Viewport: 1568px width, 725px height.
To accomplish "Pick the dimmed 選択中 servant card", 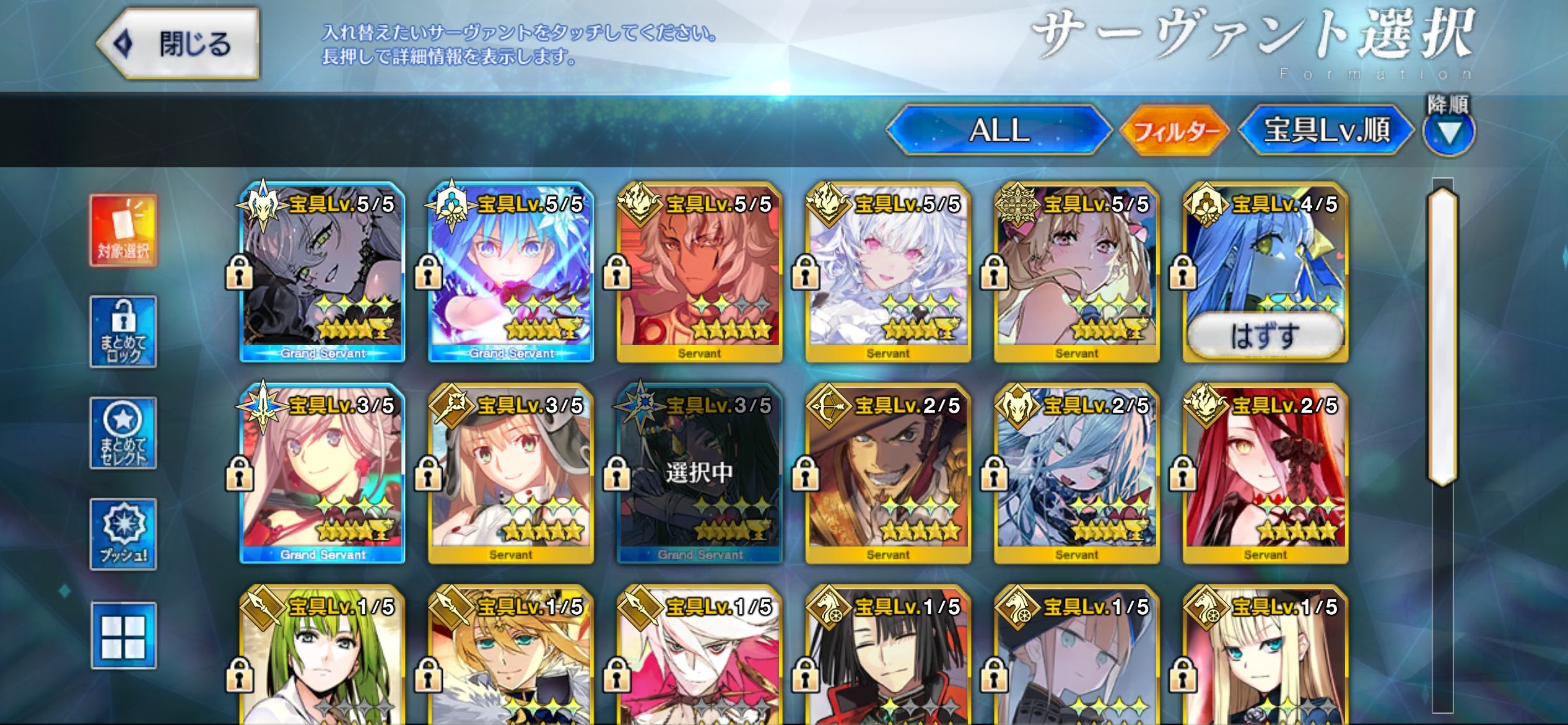I will tap(699, 474).
